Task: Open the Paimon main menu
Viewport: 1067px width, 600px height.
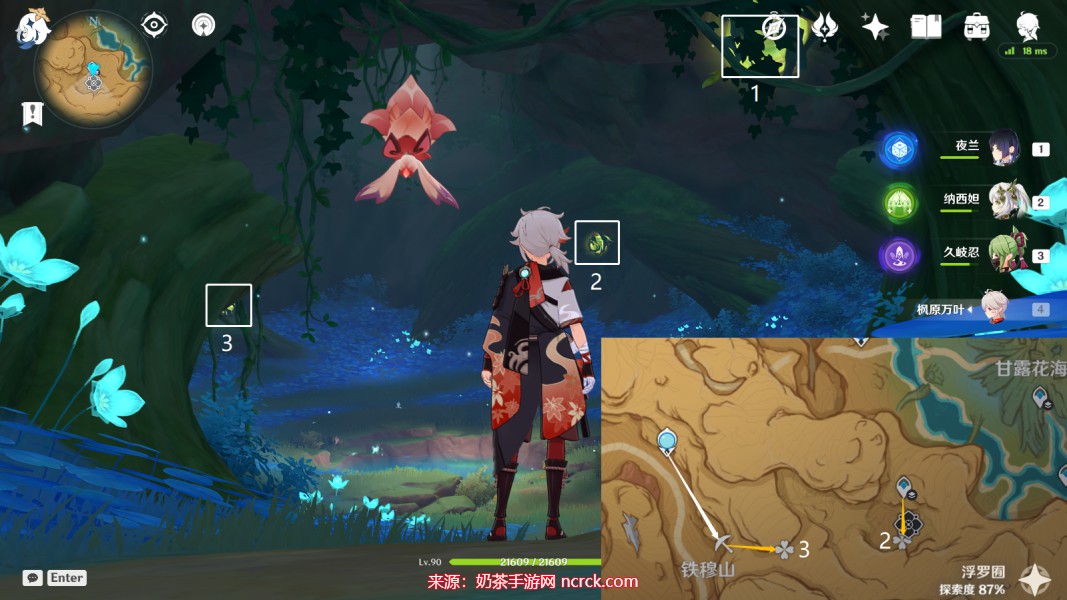Action: (32, 27)
